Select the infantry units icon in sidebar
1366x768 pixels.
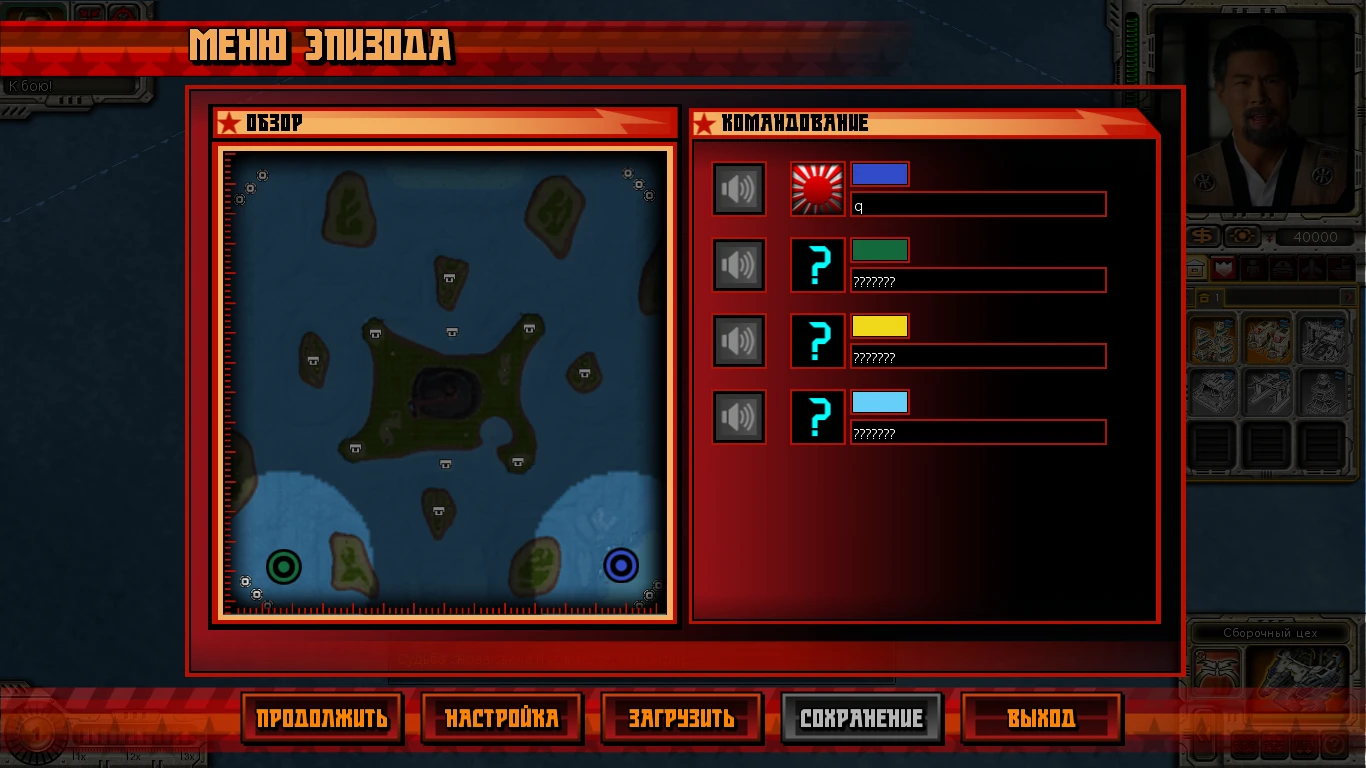pyautogui.click(x=1252, y=268)
